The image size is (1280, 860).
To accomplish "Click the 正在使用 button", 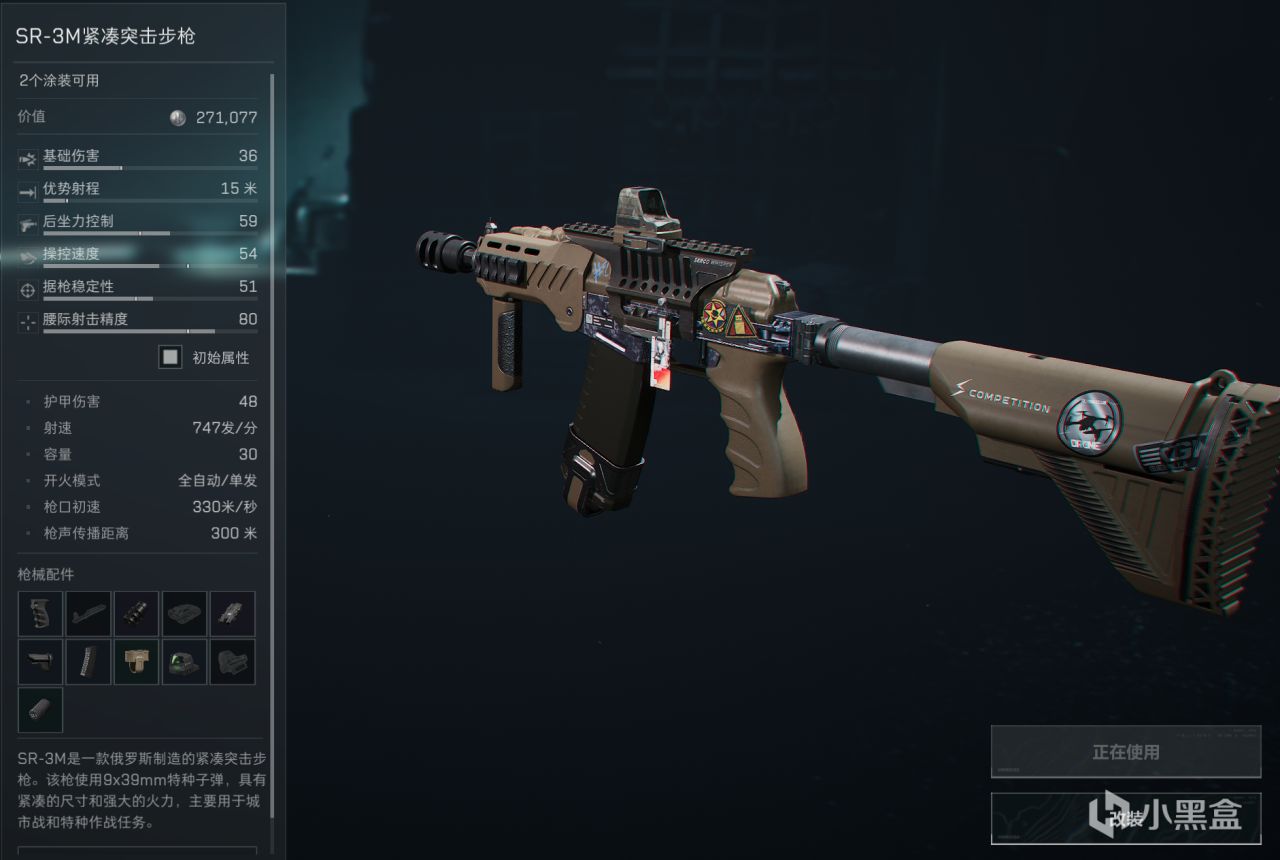I will [x=1126, y=752].
